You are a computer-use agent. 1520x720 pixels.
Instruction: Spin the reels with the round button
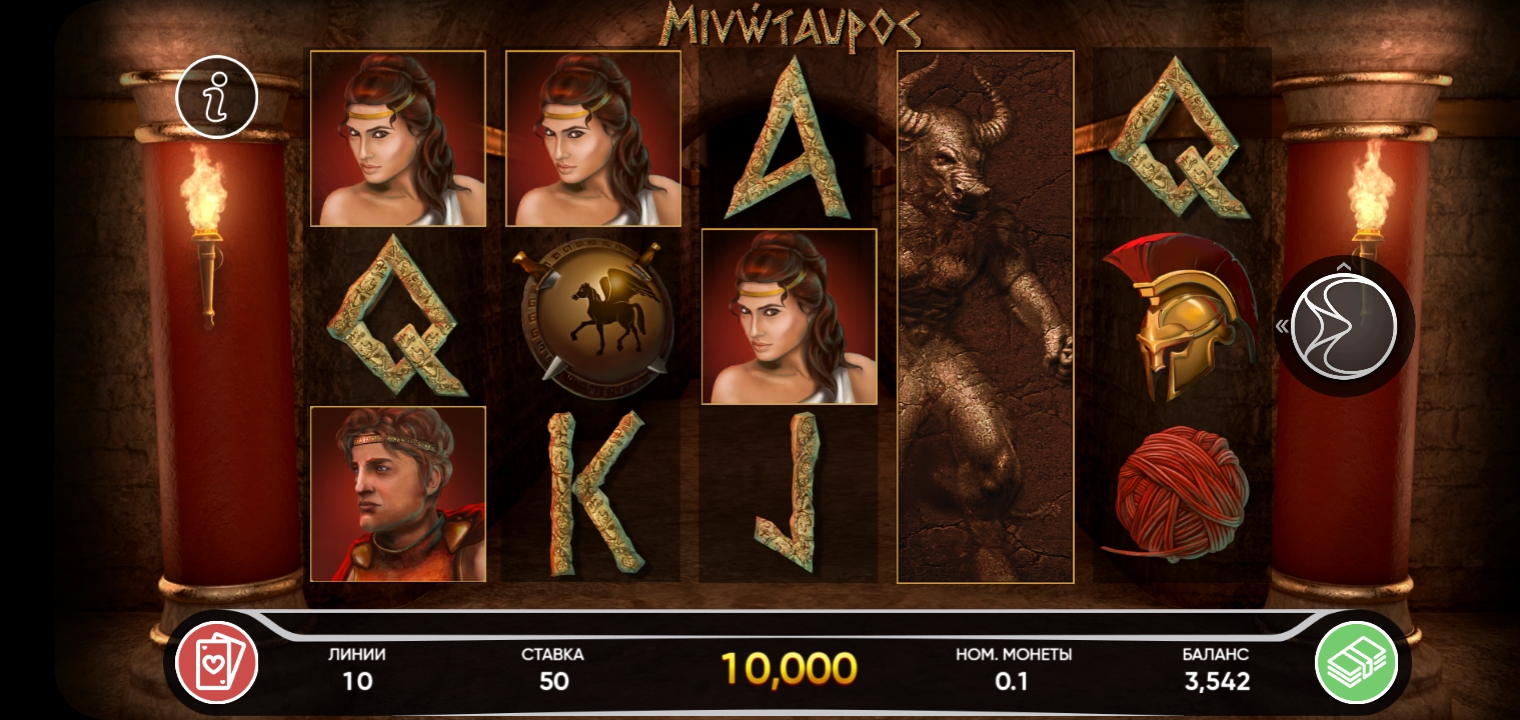[x=1343, y=326]
